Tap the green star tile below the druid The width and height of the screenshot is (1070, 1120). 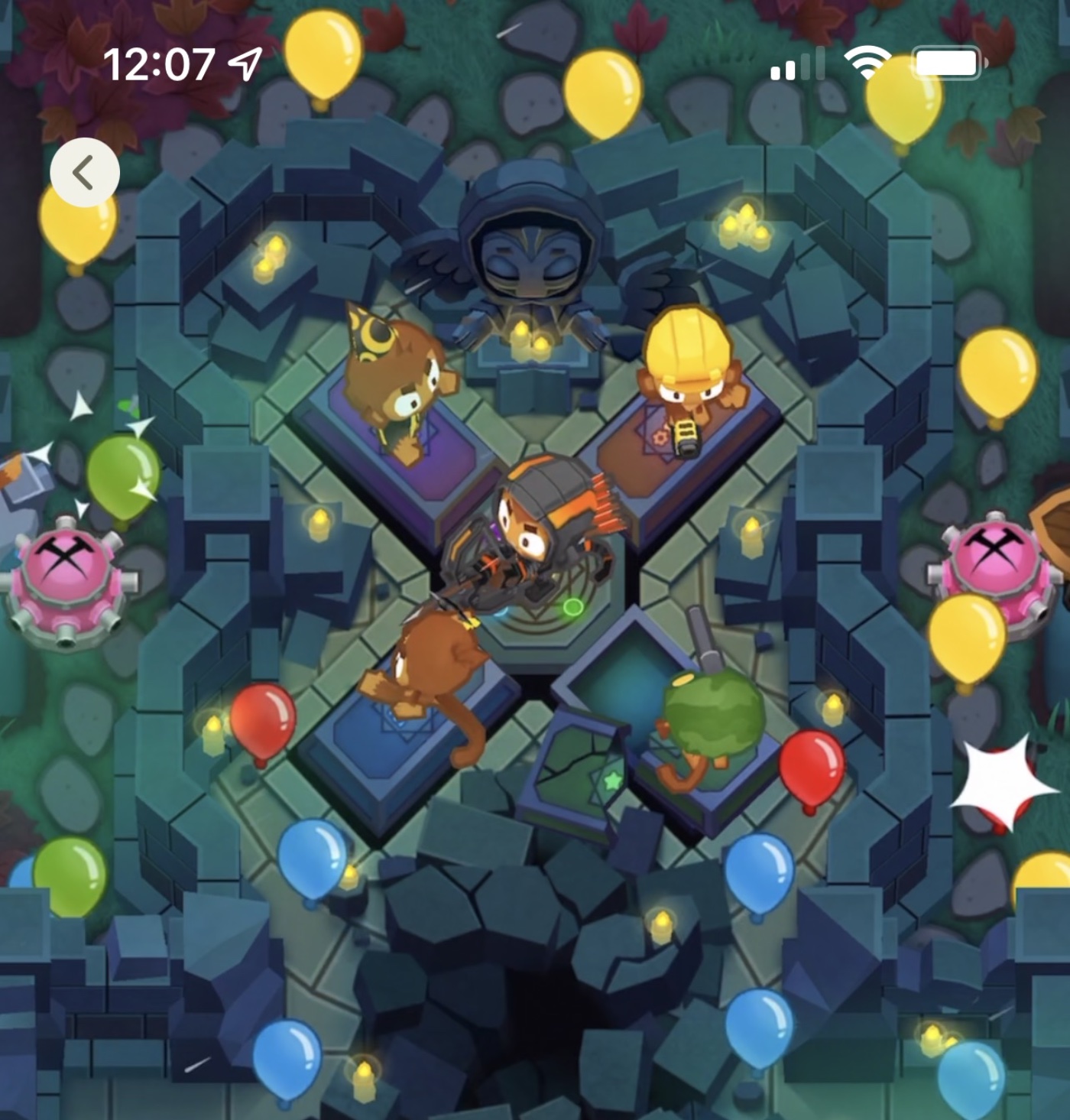(x=611, y=781)
